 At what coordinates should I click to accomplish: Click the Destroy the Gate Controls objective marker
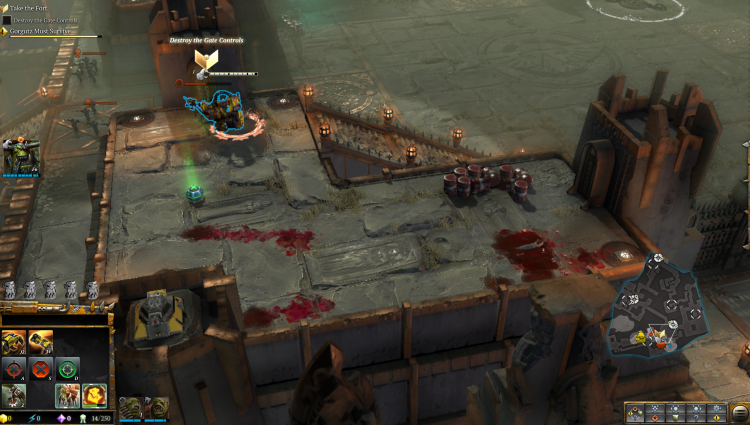click(209, 62)
